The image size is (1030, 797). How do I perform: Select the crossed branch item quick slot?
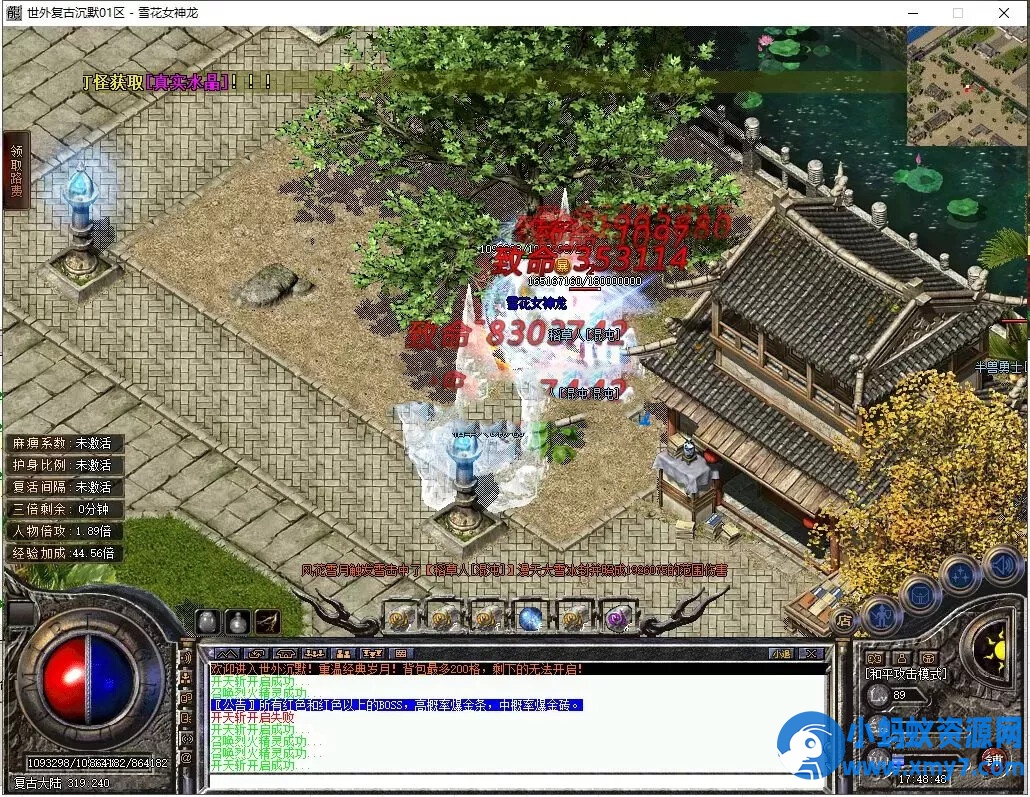(x=267, y=621)
